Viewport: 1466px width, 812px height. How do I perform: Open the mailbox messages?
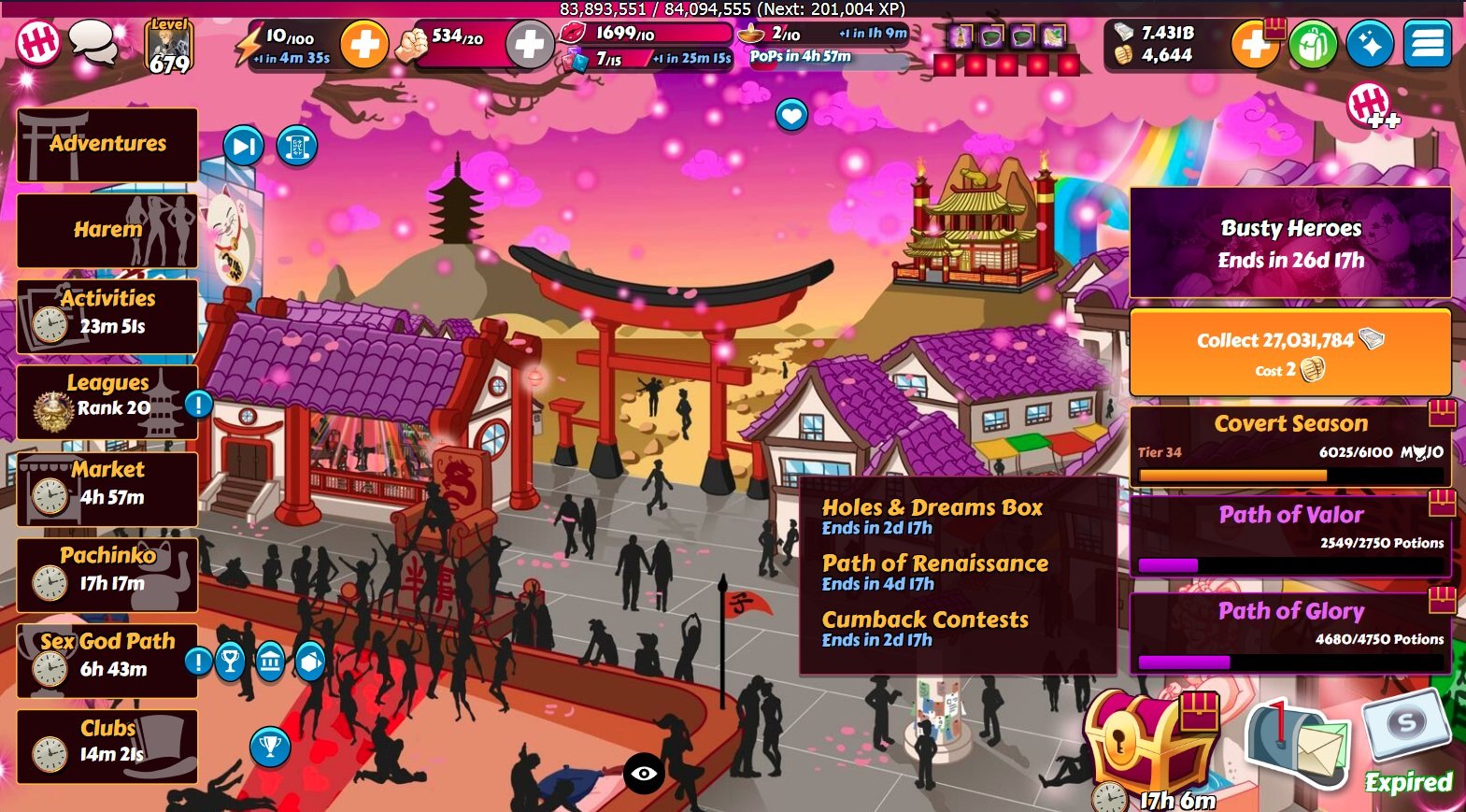1300,745
